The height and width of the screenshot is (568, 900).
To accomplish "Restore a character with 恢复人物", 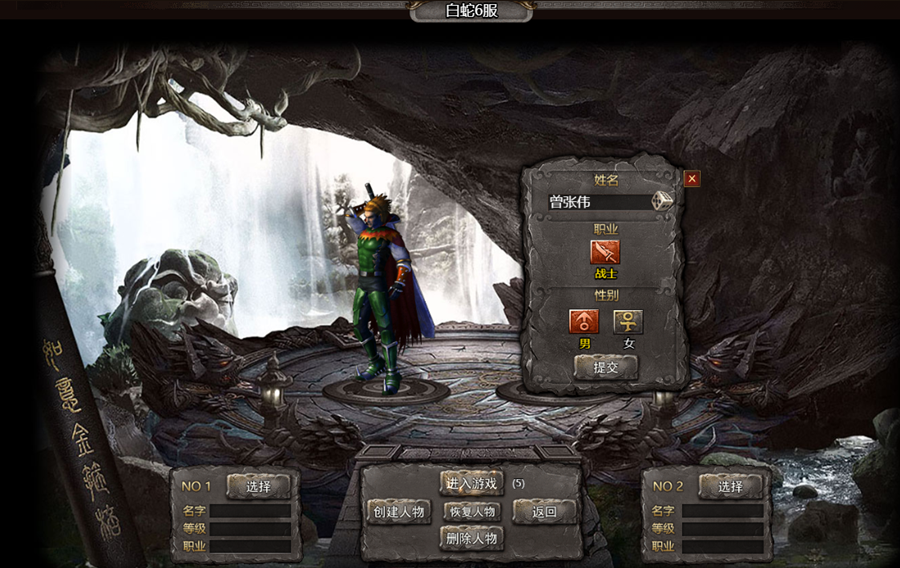I will point(471,512).
